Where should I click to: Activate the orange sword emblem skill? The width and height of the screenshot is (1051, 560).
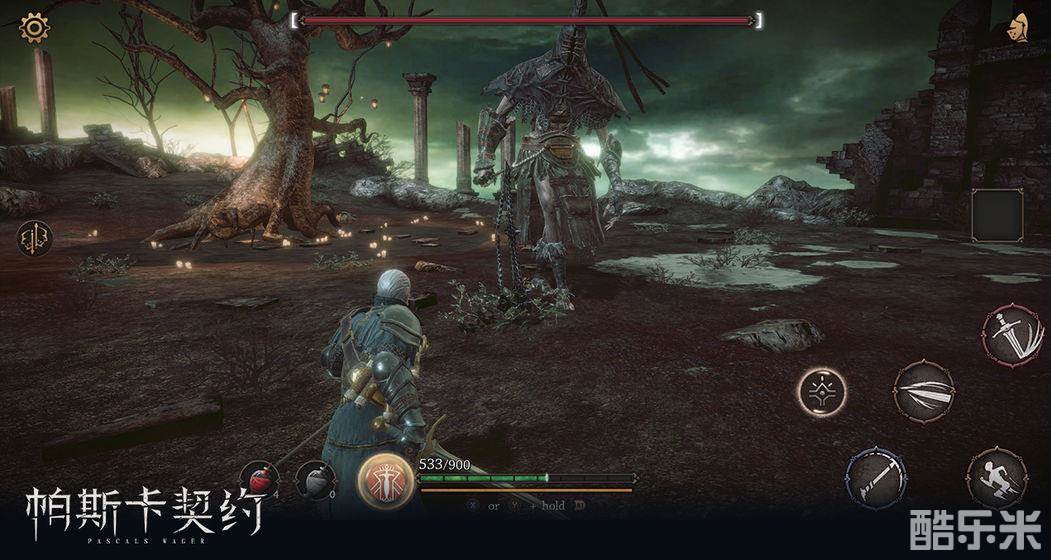(386, 479)
